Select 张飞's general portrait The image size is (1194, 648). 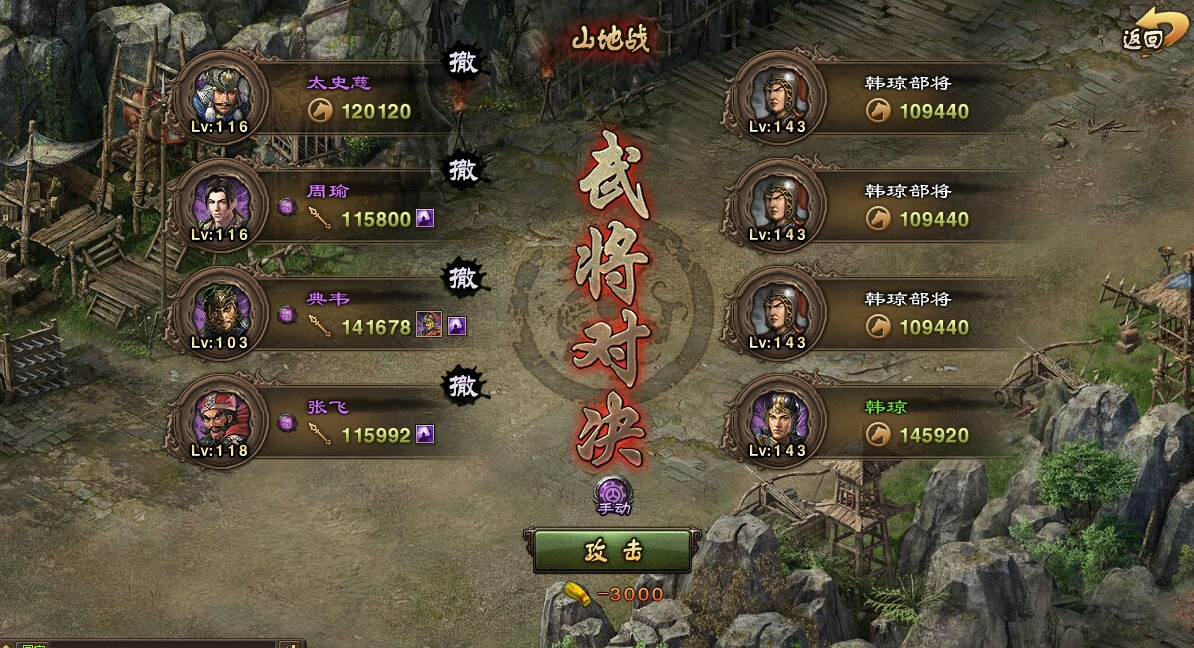(x=219, y=421)
